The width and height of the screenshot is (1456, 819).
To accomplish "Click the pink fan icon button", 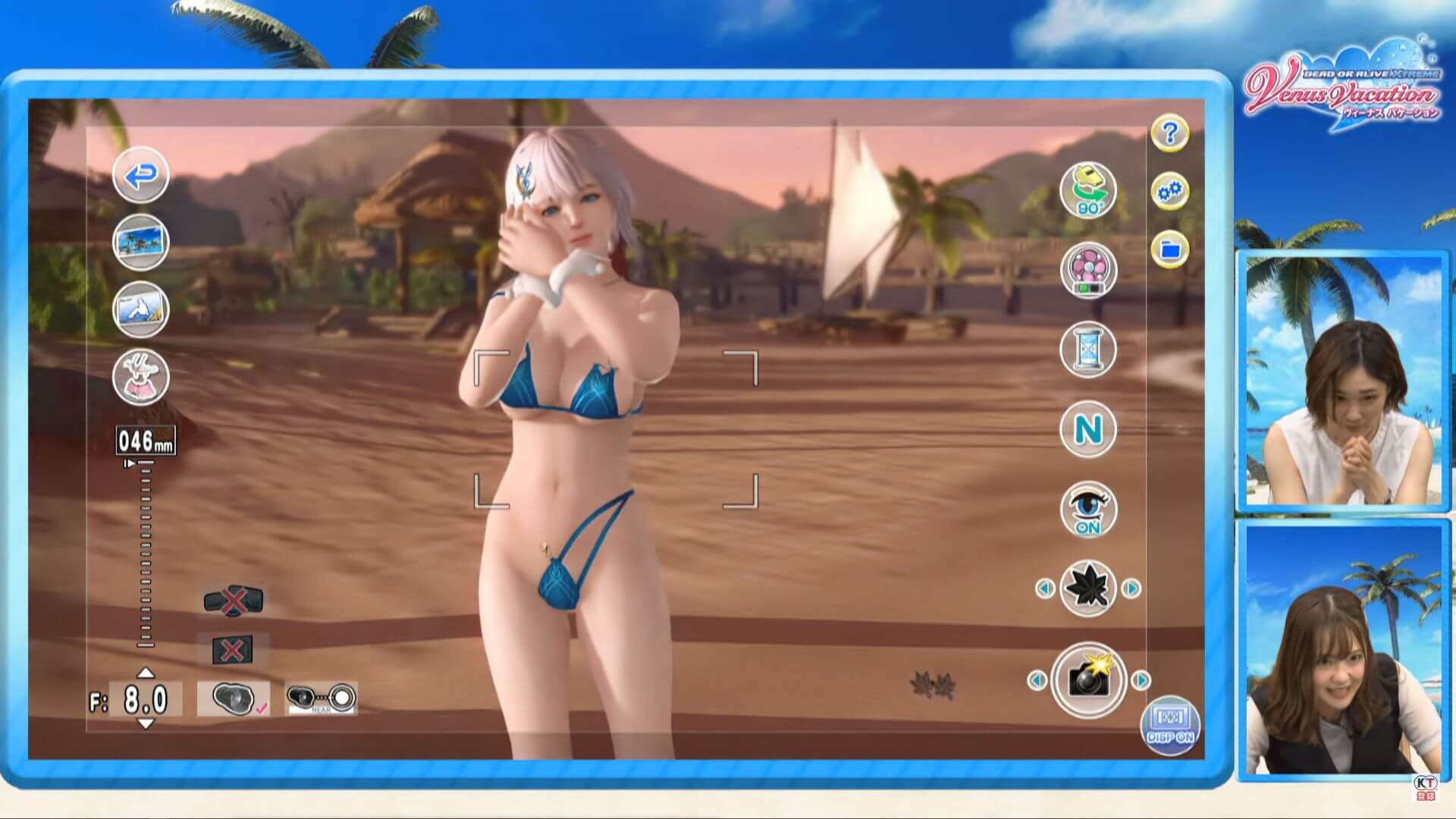I will point(1087,270).
